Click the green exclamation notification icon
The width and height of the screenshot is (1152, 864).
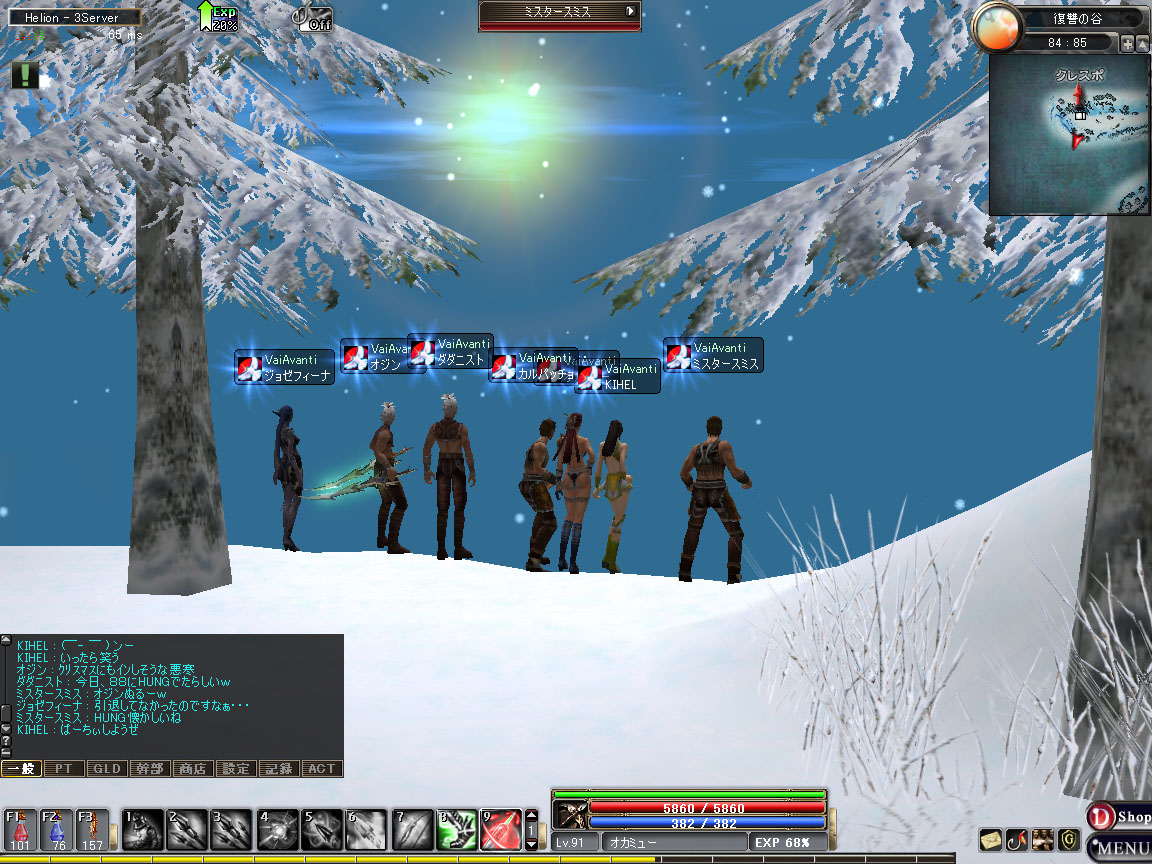(25, 75)
